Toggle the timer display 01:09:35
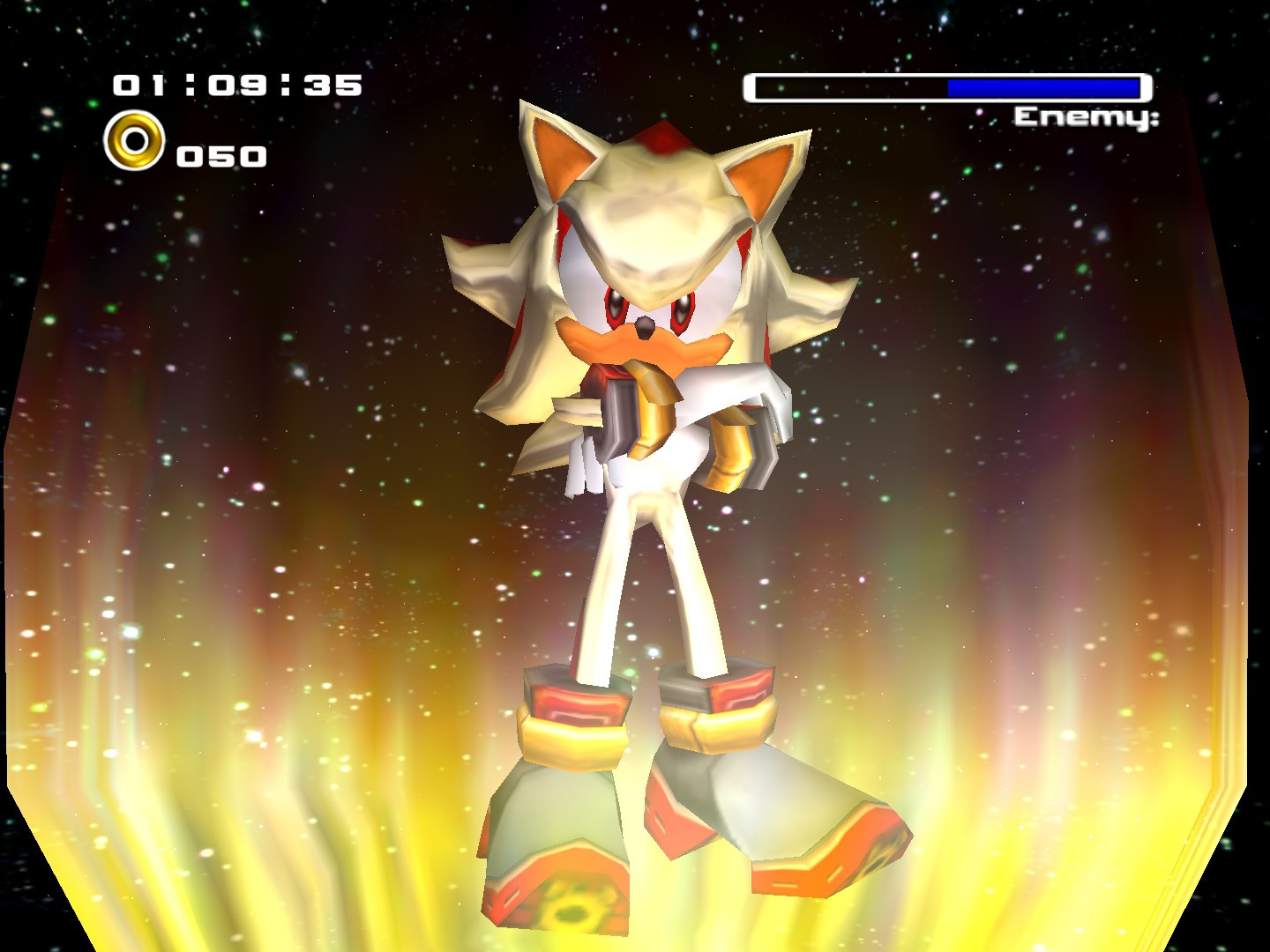 (238, 86)
